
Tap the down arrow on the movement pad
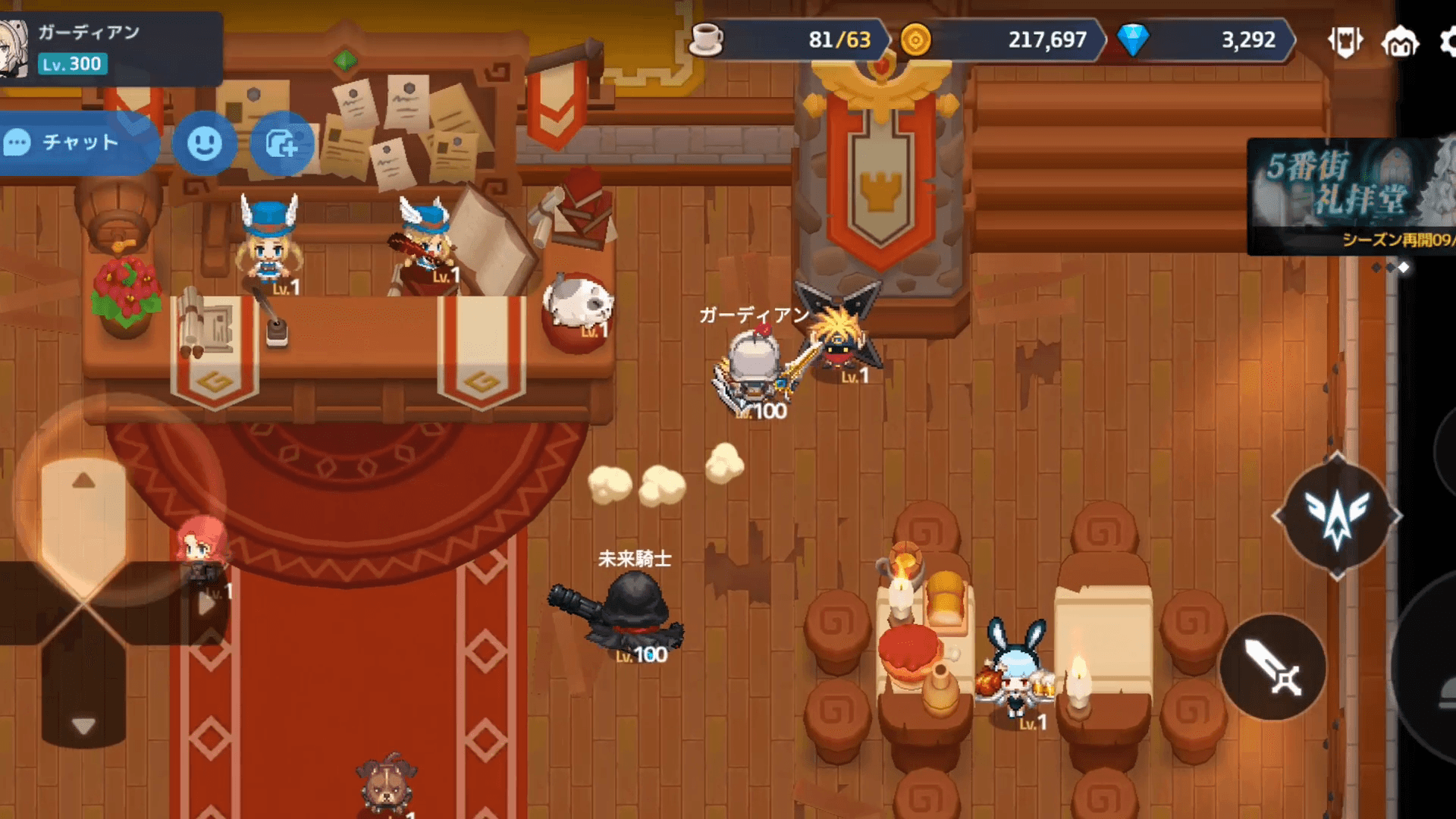(83, 726)
